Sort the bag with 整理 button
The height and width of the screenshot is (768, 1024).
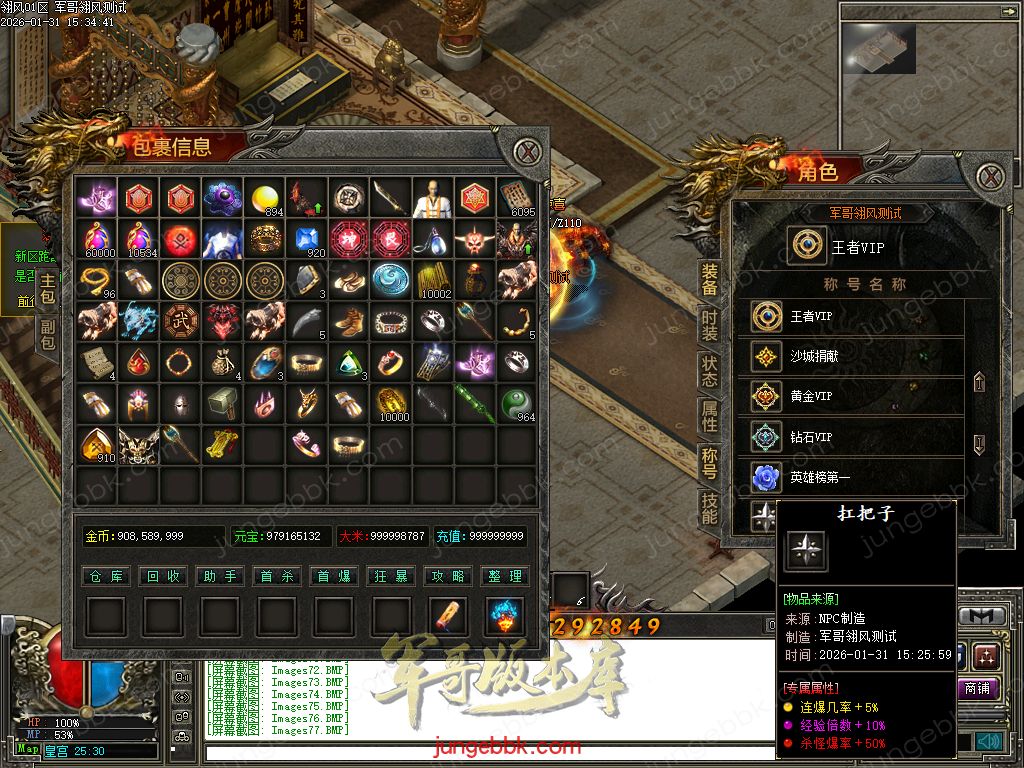pyautogui.click(x=505, y=576)
